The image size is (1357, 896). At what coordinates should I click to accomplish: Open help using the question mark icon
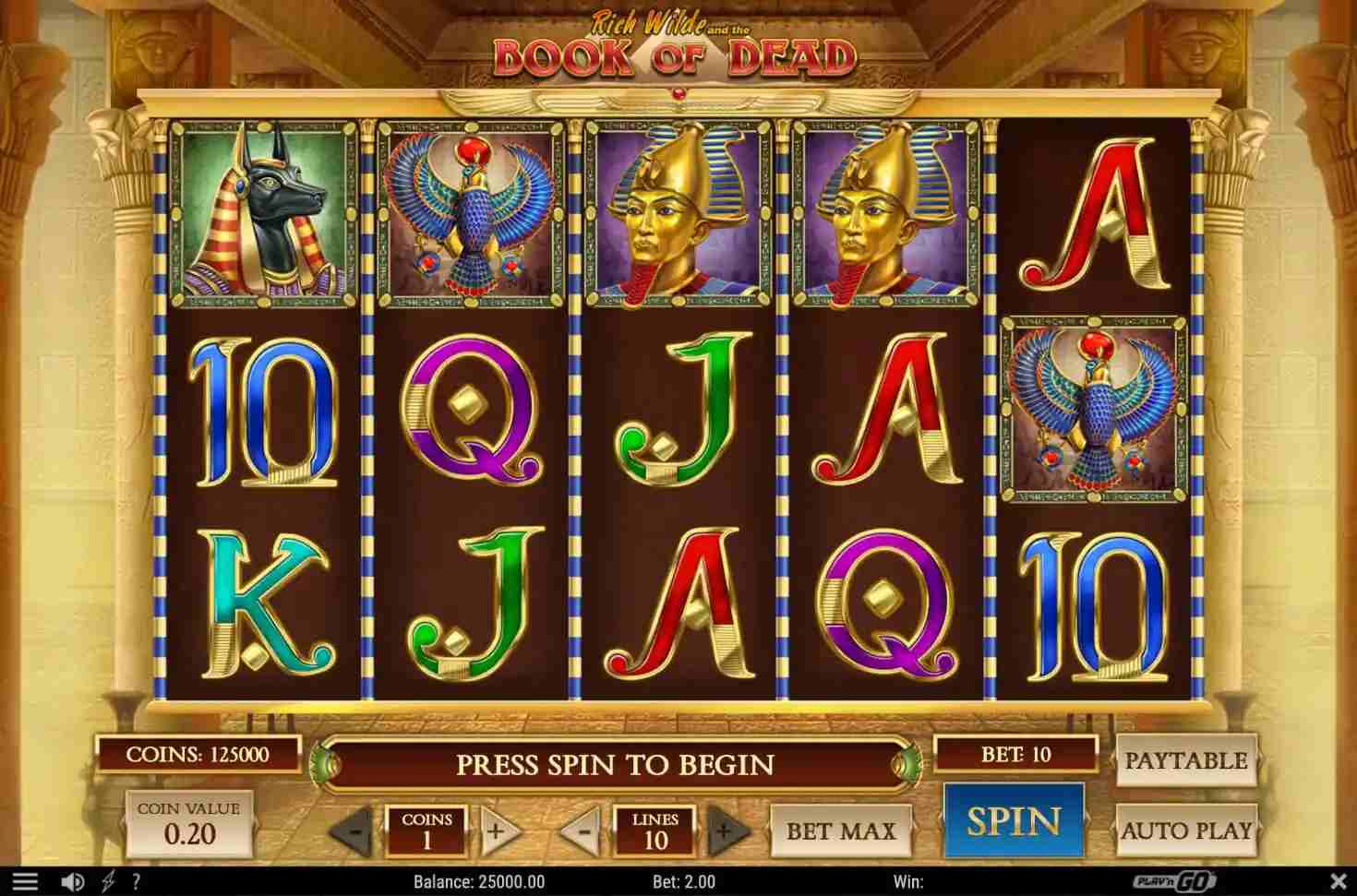point(135,879)
